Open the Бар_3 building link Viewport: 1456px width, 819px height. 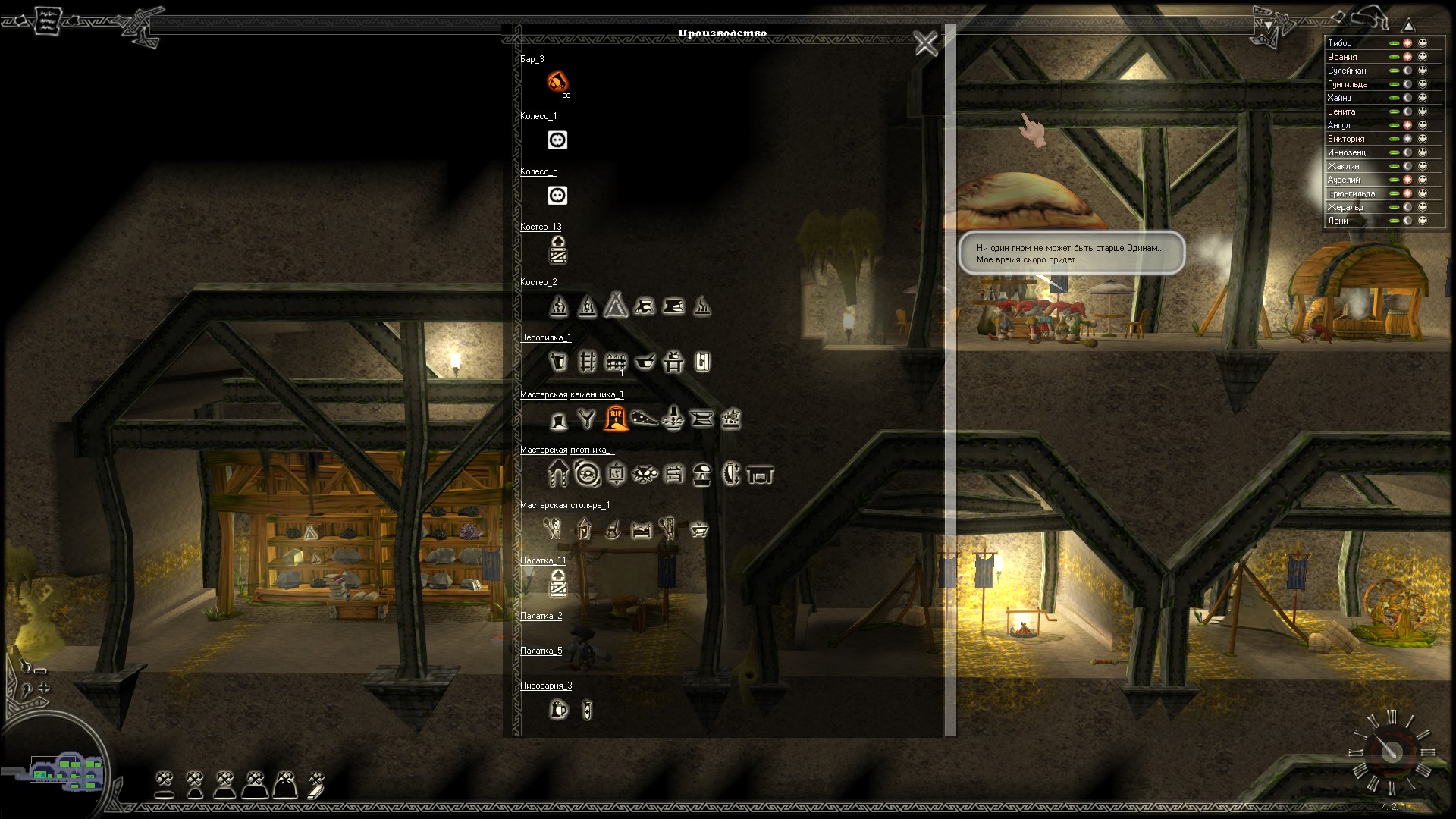(x=532, y=59)
